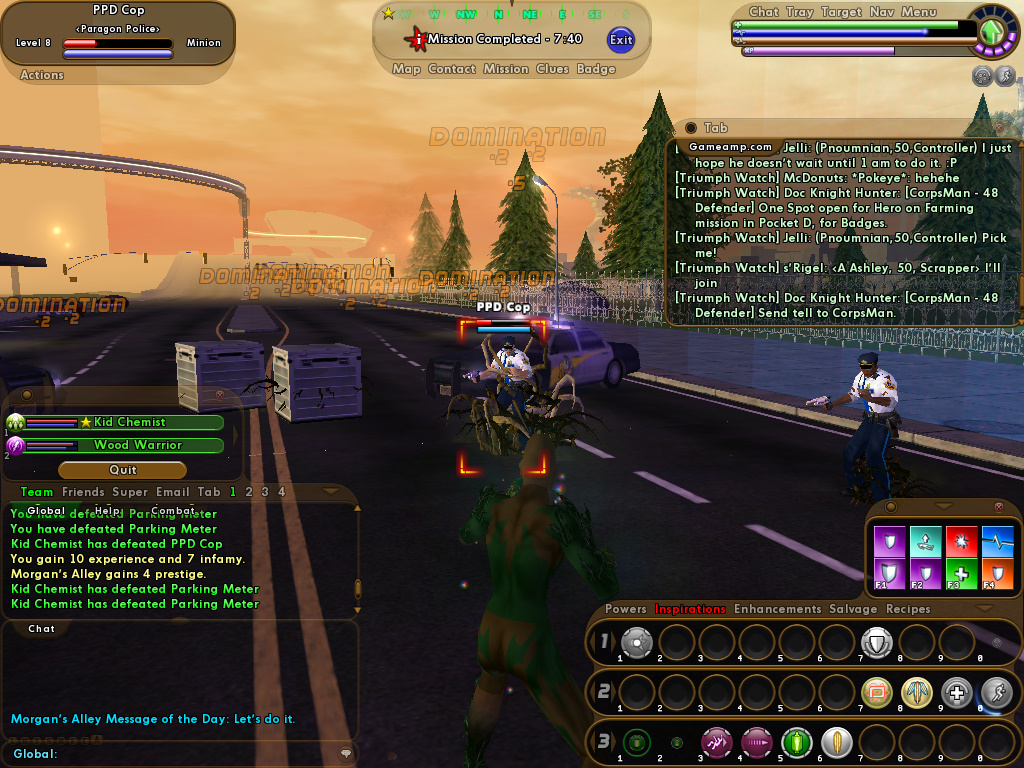Use the green cross heal inspiration
1024x768 pixels.
tap(961, 571)
